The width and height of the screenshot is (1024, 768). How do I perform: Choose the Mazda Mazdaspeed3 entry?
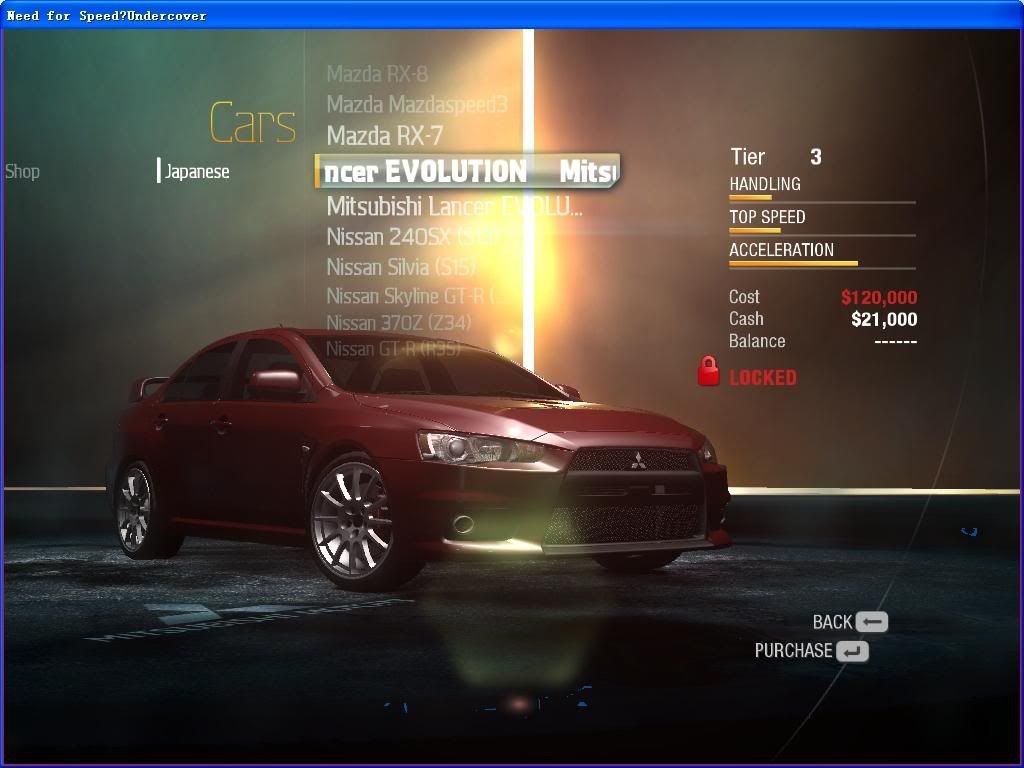(x=417, y=104)
